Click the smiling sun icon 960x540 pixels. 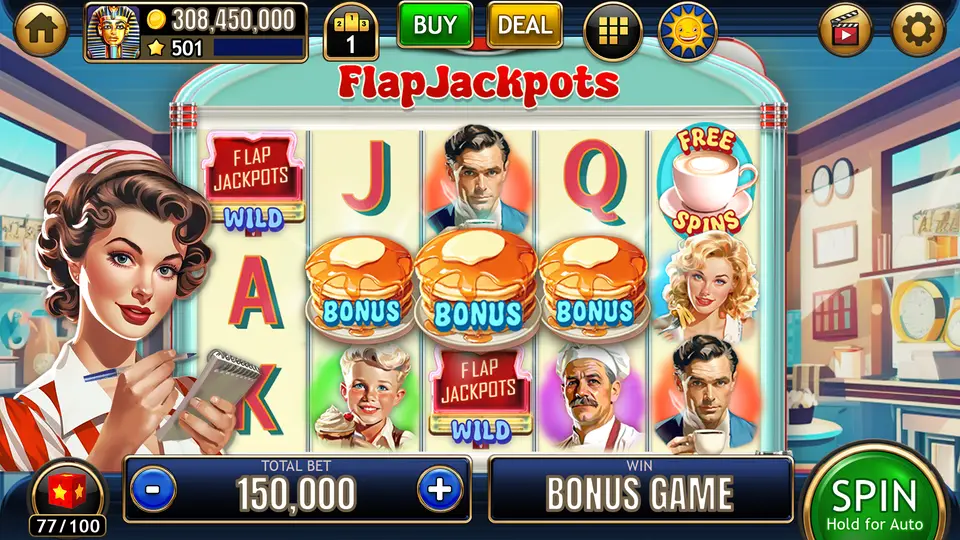click(690, 31)
